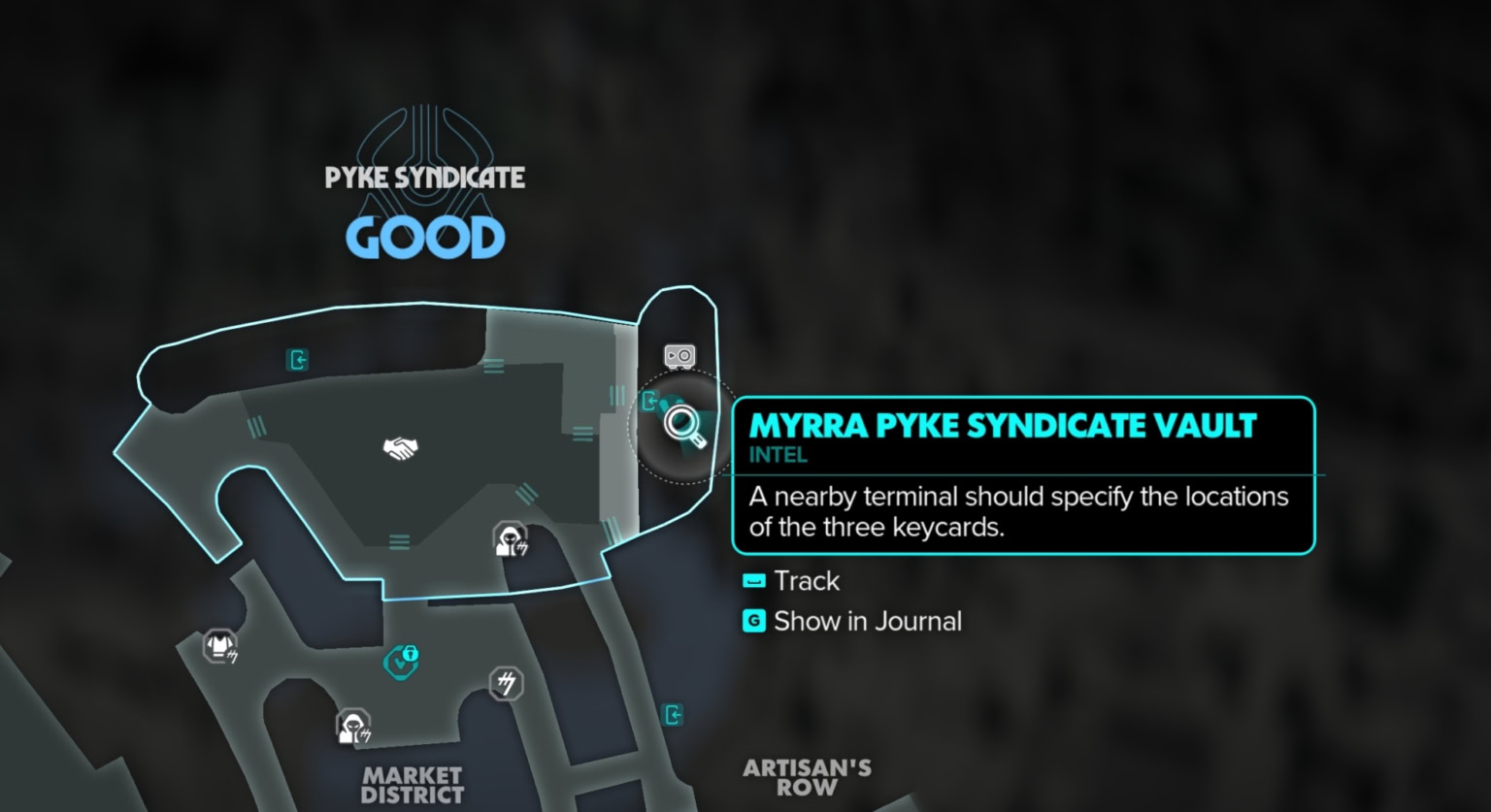Click the Artisan's Row district label
Screen dimensions: 1491x812
click(x=807, y=776)
